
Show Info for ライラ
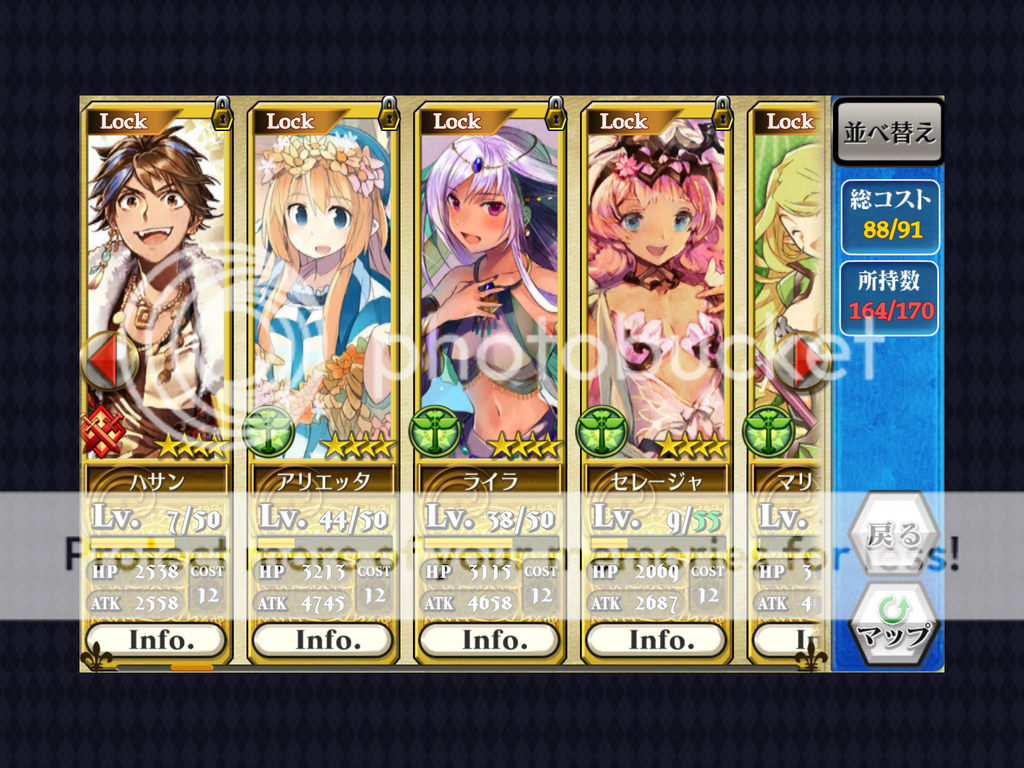coord(490,640)
